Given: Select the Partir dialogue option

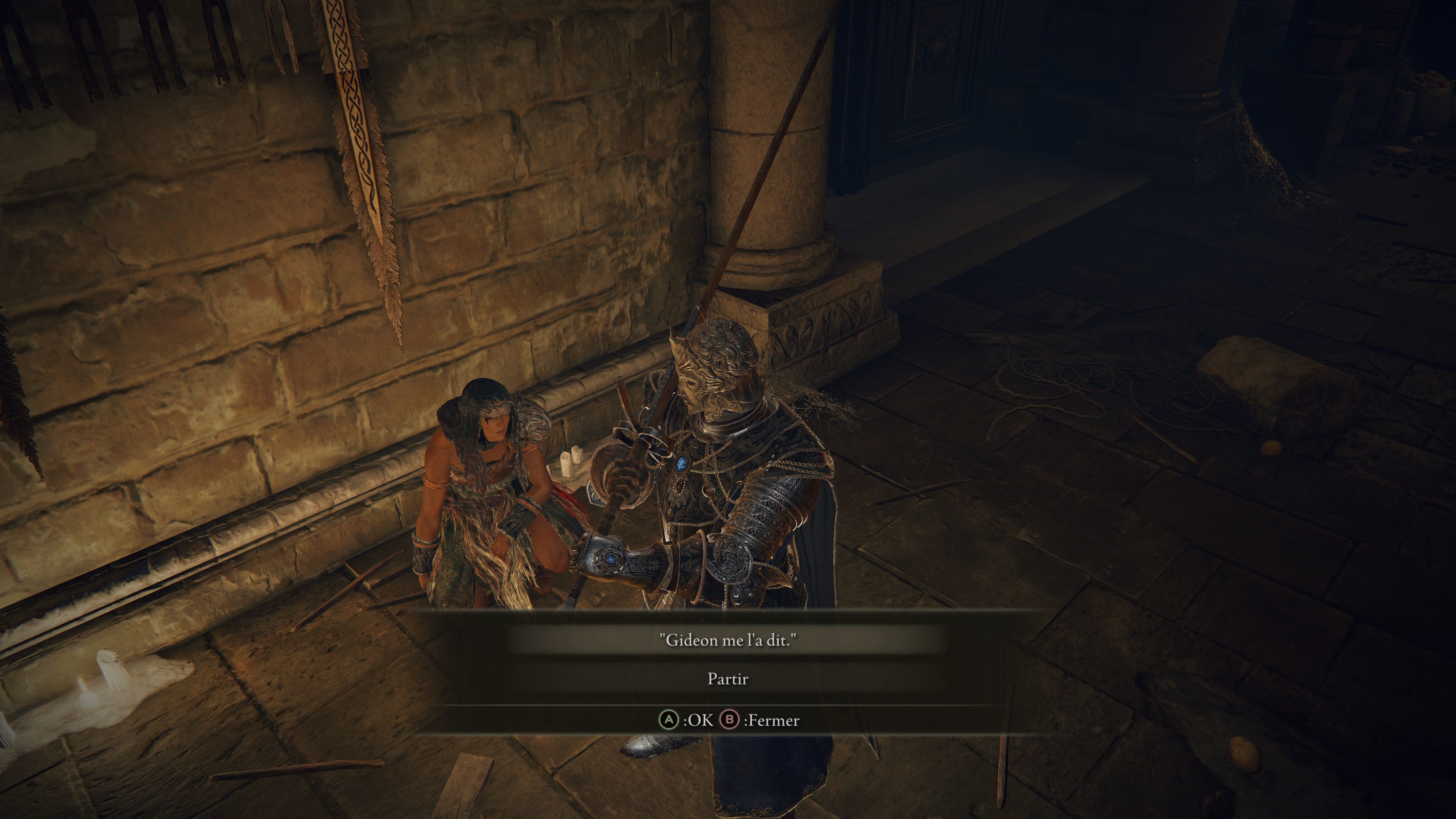Looking at the screenshot, I should (728, 678).
